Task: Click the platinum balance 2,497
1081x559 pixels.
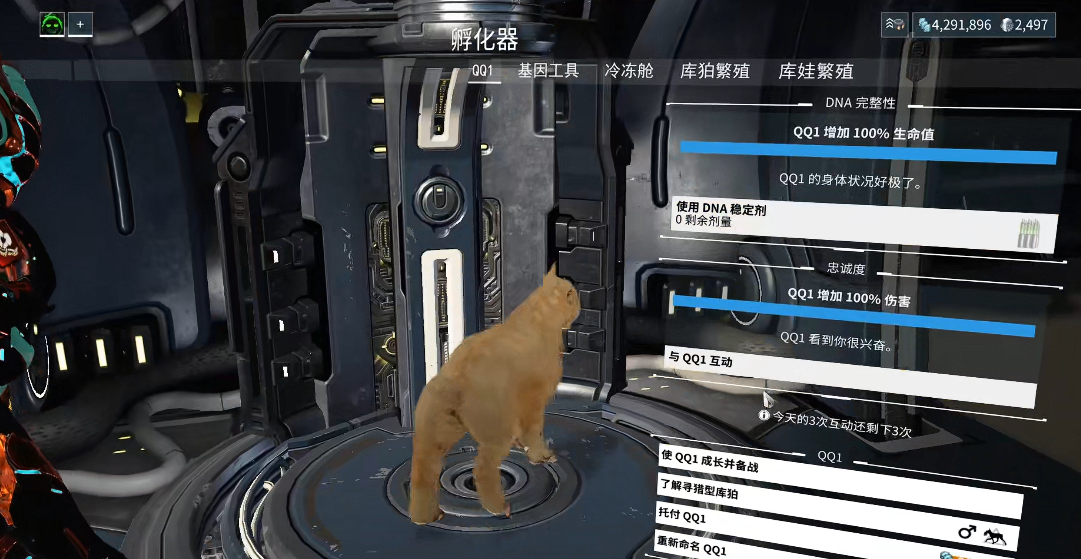Action: (1027, 24)
